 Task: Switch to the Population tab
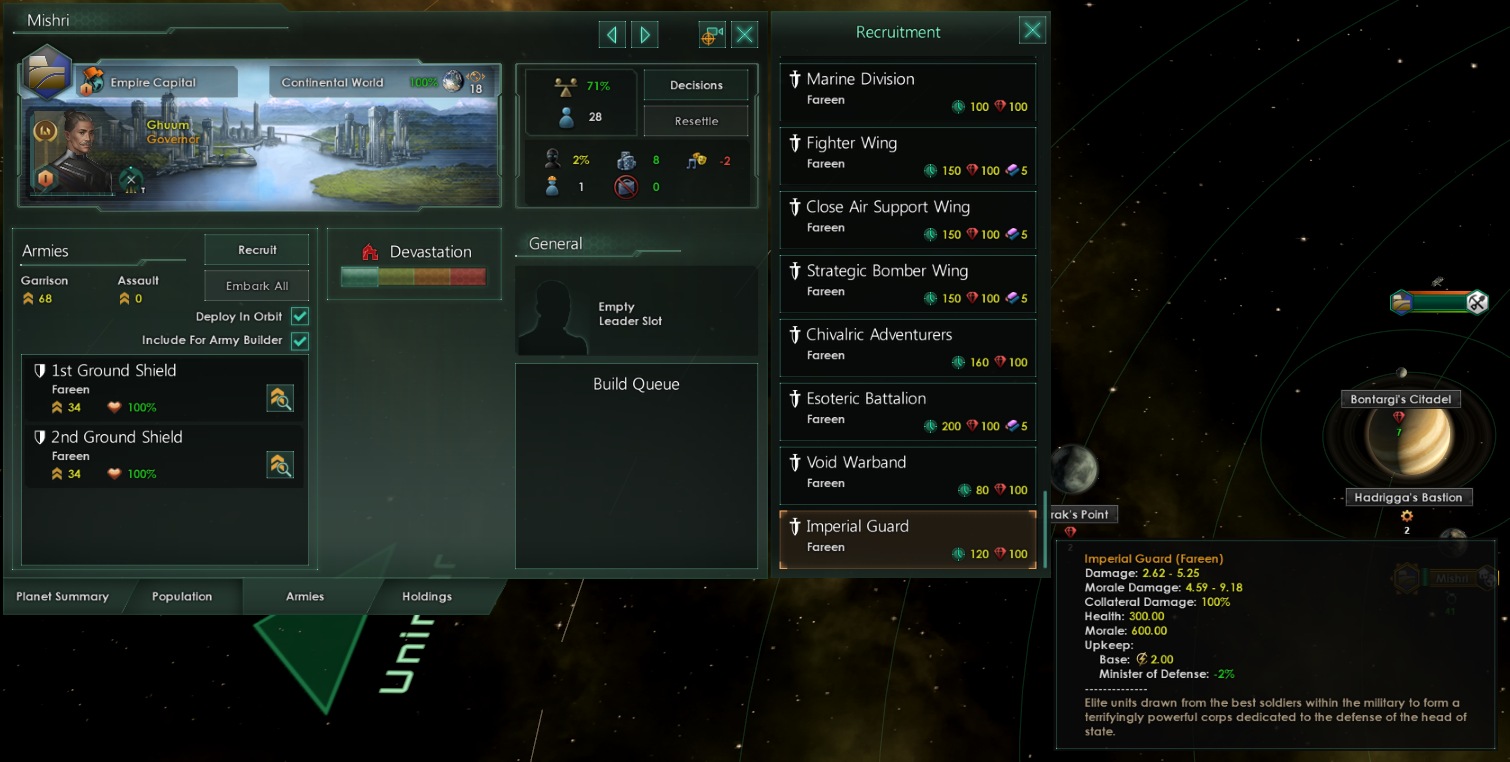(x=182, y=596)
